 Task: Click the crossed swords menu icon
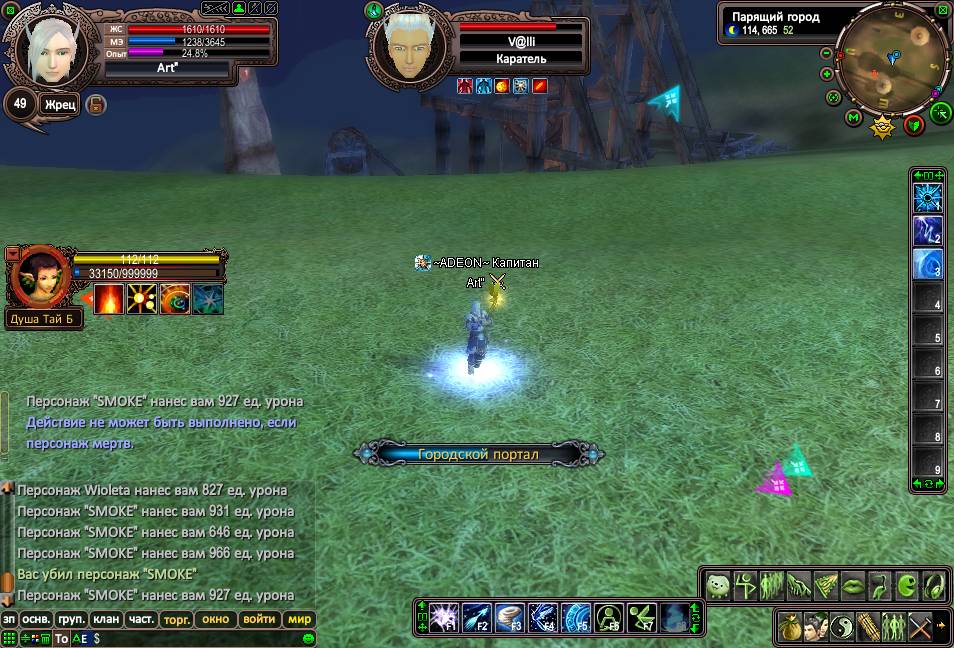coord(920,627)
